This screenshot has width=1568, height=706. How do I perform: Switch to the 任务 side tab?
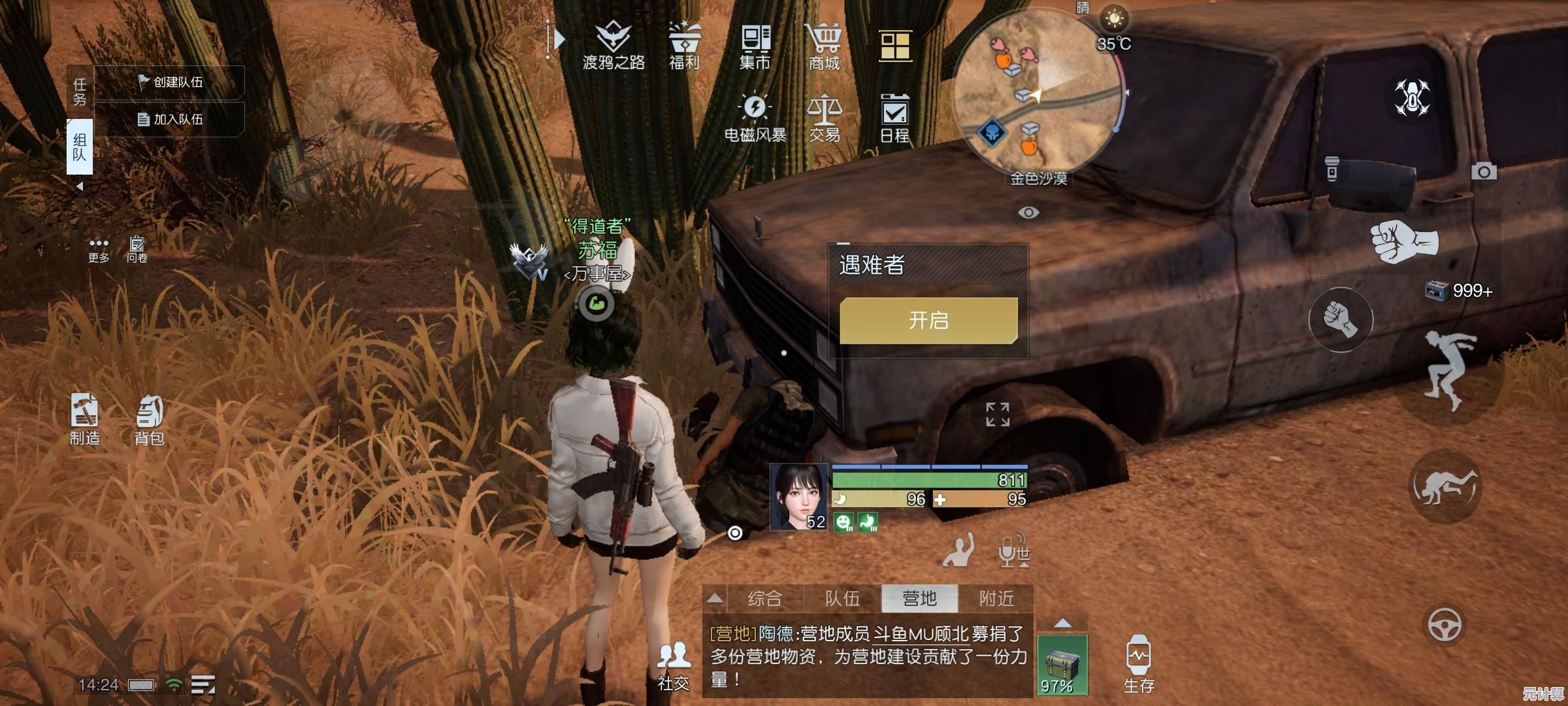[80, 92]
